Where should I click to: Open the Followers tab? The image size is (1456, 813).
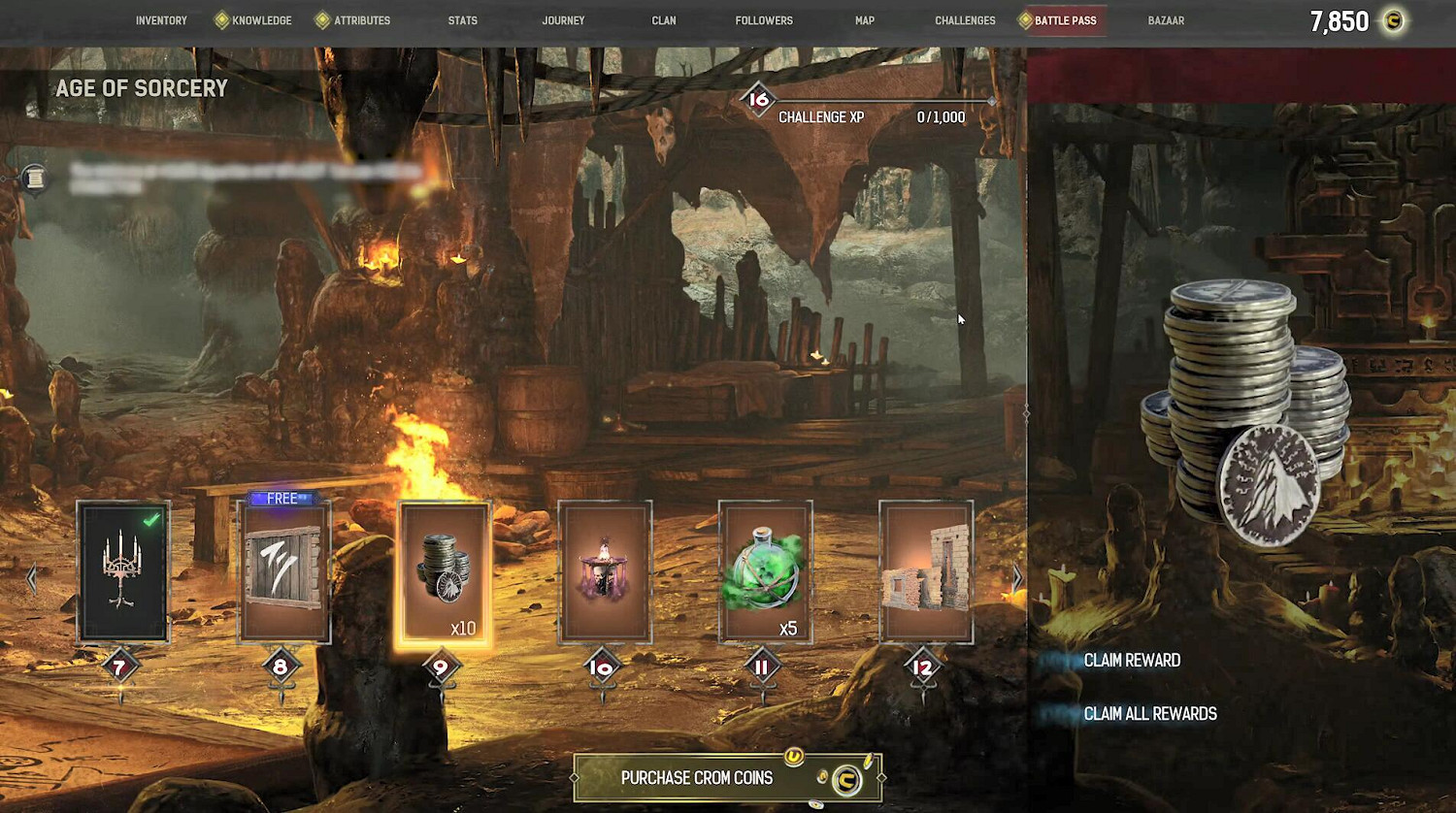point(764,20)
